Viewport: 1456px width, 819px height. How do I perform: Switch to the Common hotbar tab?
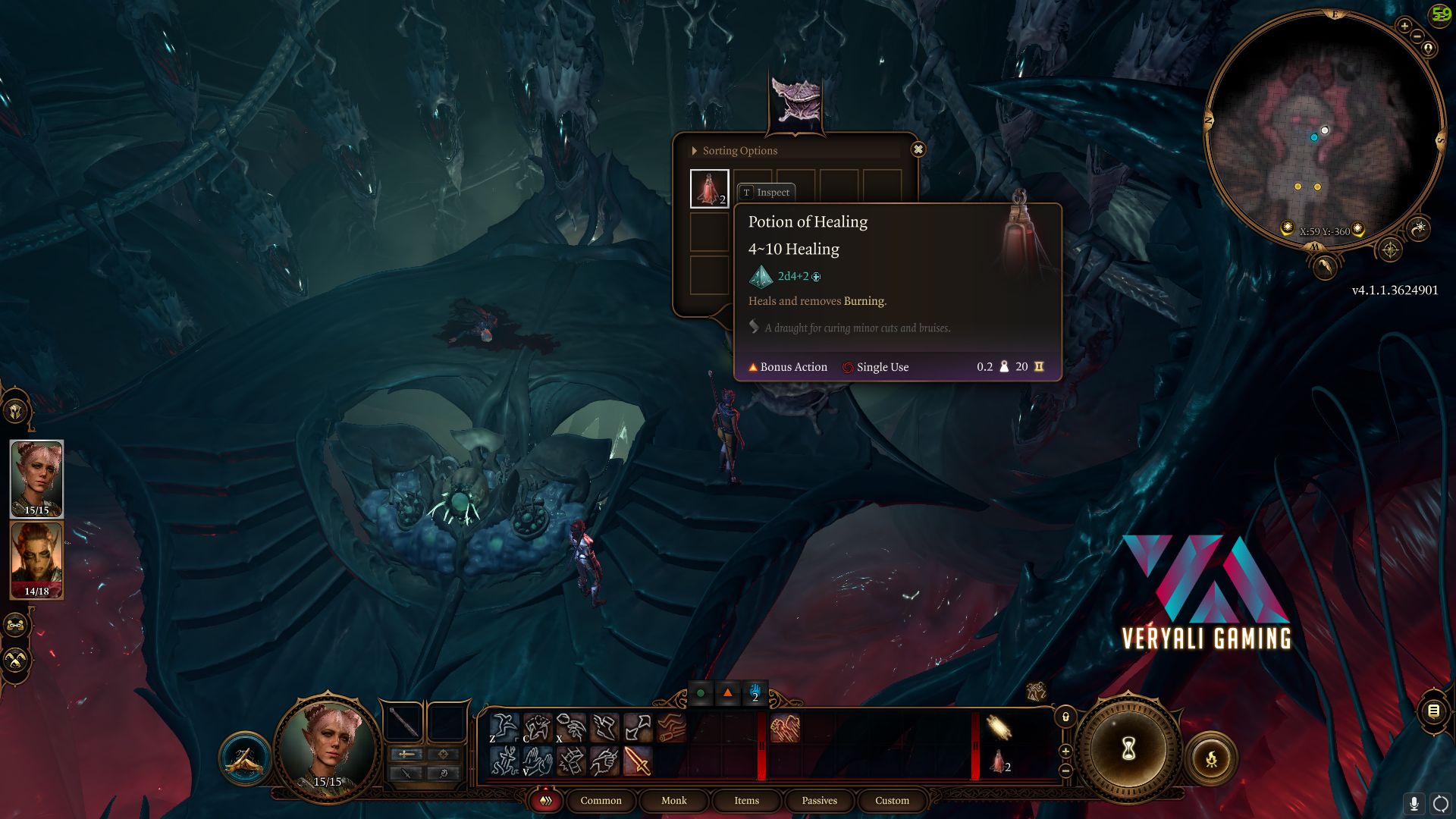601,801
